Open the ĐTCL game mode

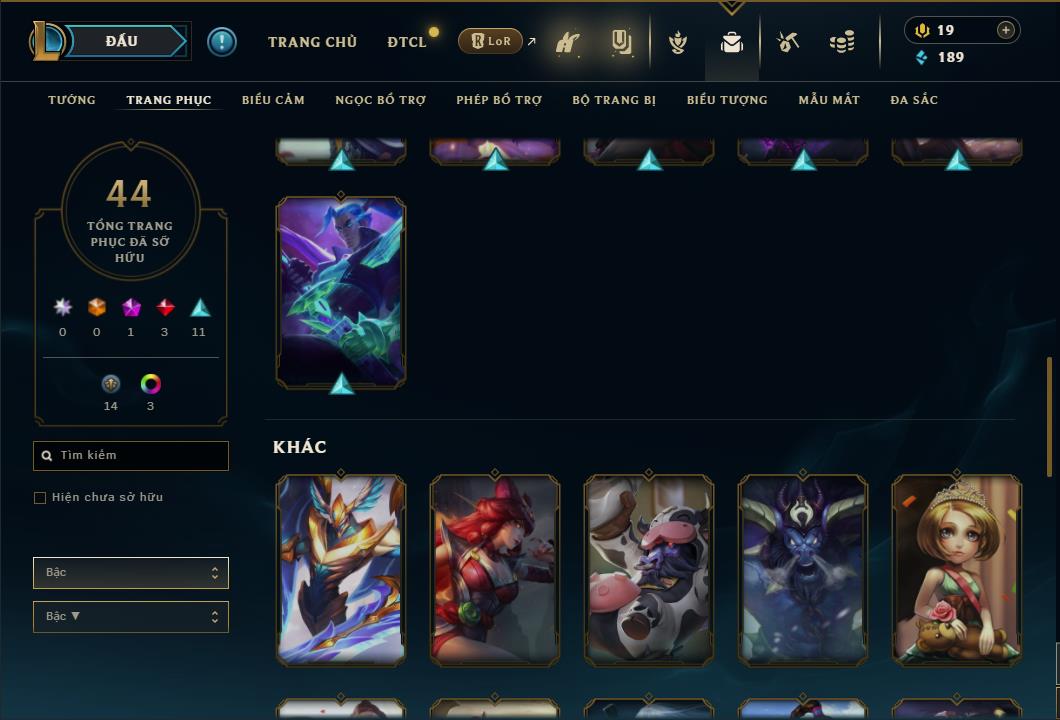pyautogui.click(x=407, y=42)
